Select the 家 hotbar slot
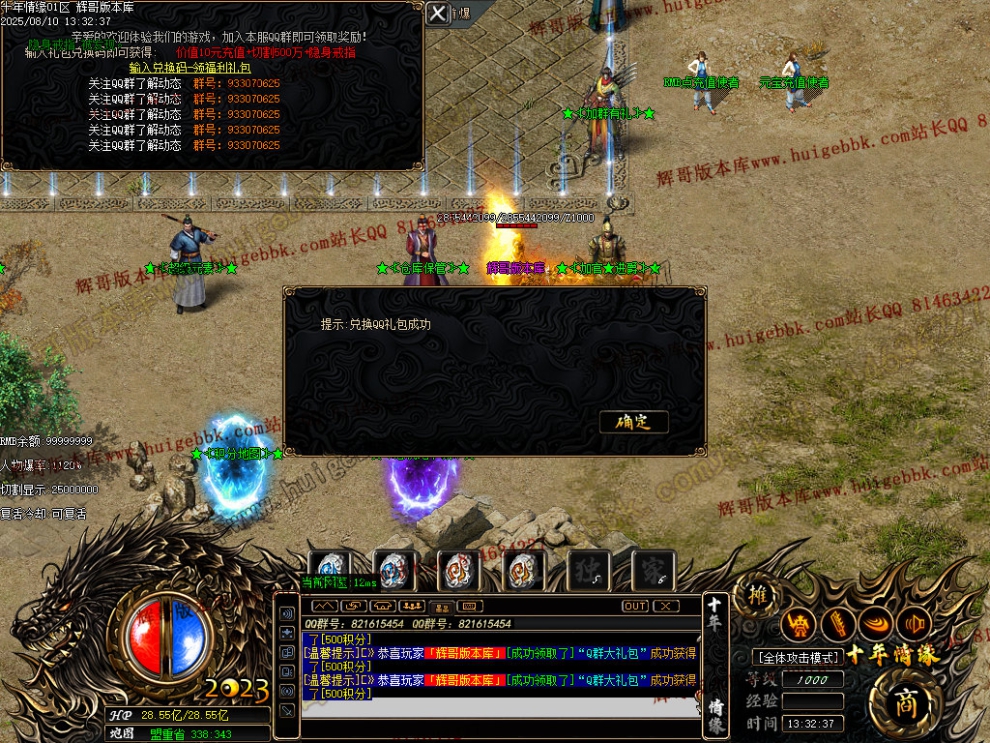The width and height of the screenshot is (990, 743). [x=653, y=570]
